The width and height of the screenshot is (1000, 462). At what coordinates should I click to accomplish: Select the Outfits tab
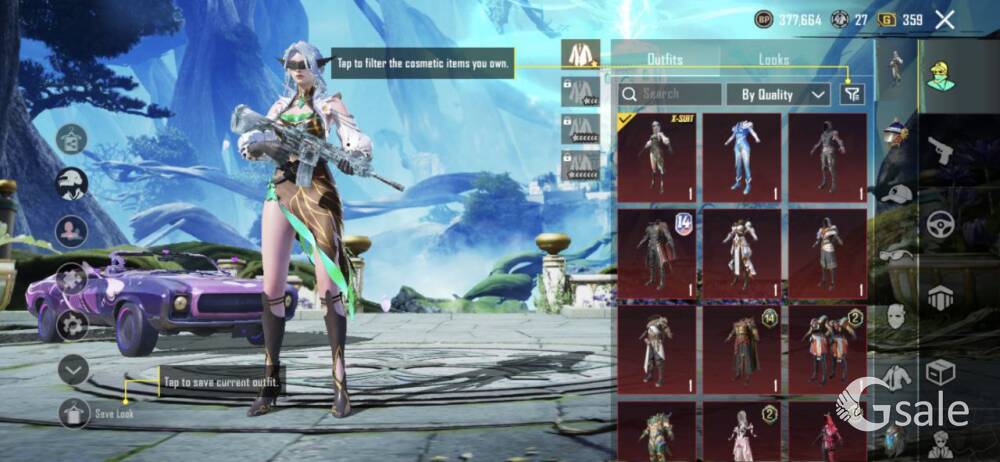coord(665,60)
